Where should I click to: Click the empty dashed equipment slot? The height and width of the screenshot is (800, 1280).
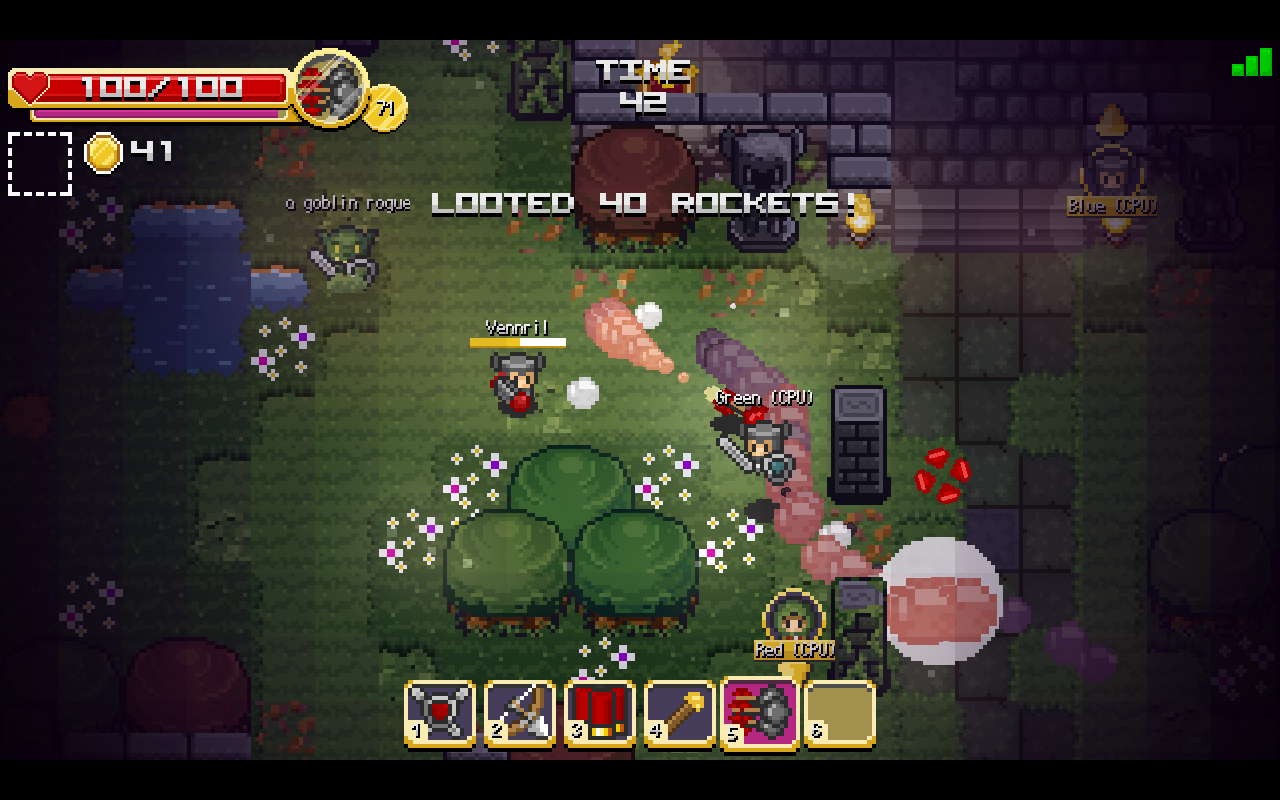pyautogui.click(x=39, y=162)
